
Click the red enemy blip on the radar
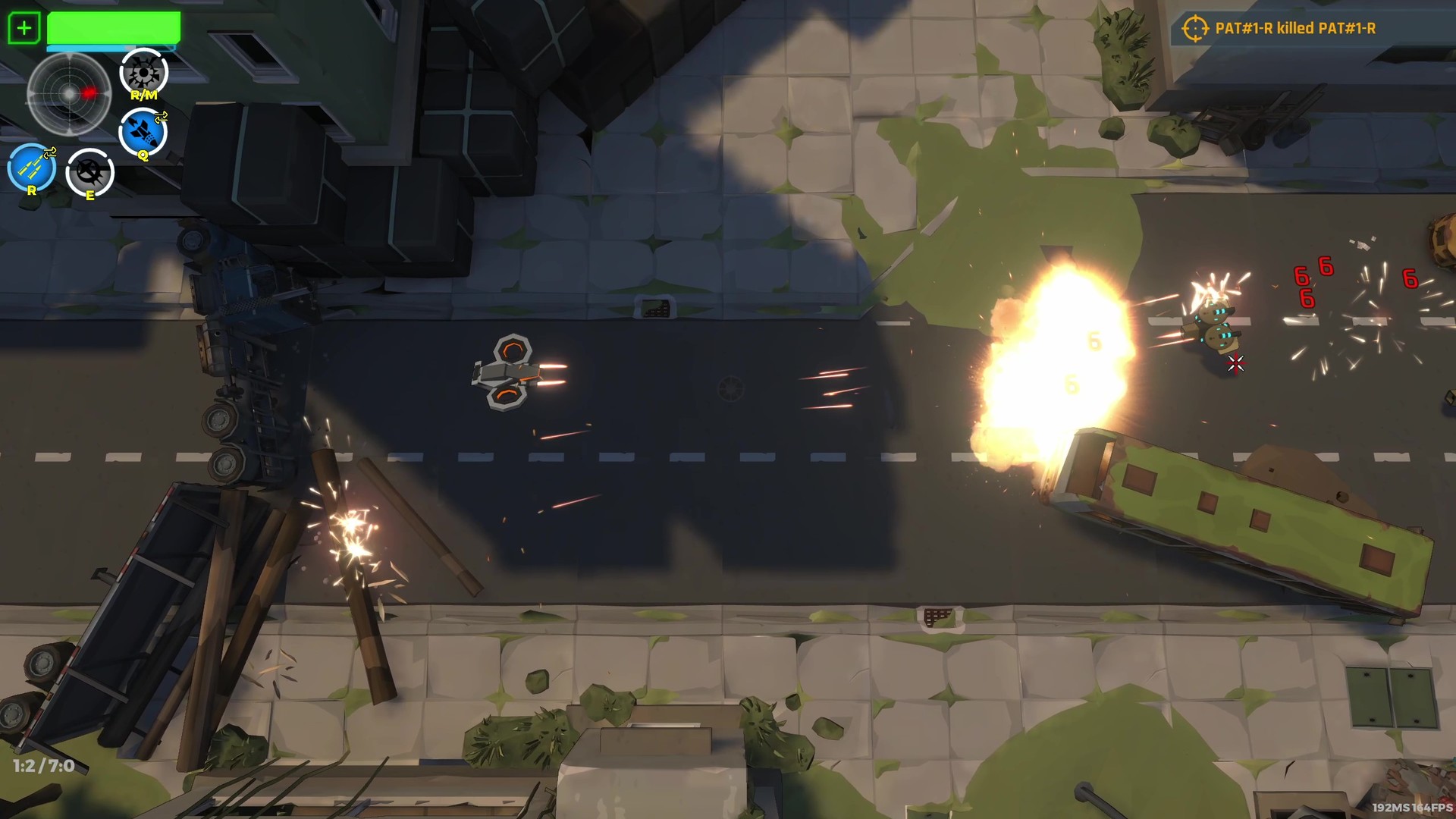point(89,91)
